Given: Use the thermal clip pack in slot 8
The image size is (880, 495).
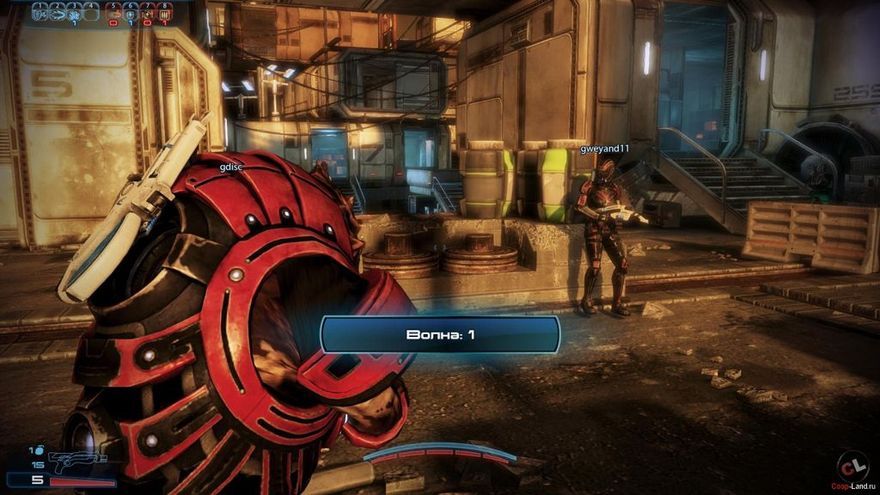Looking at the screenshot, I should pyautogui.click(x=165, y=11).
